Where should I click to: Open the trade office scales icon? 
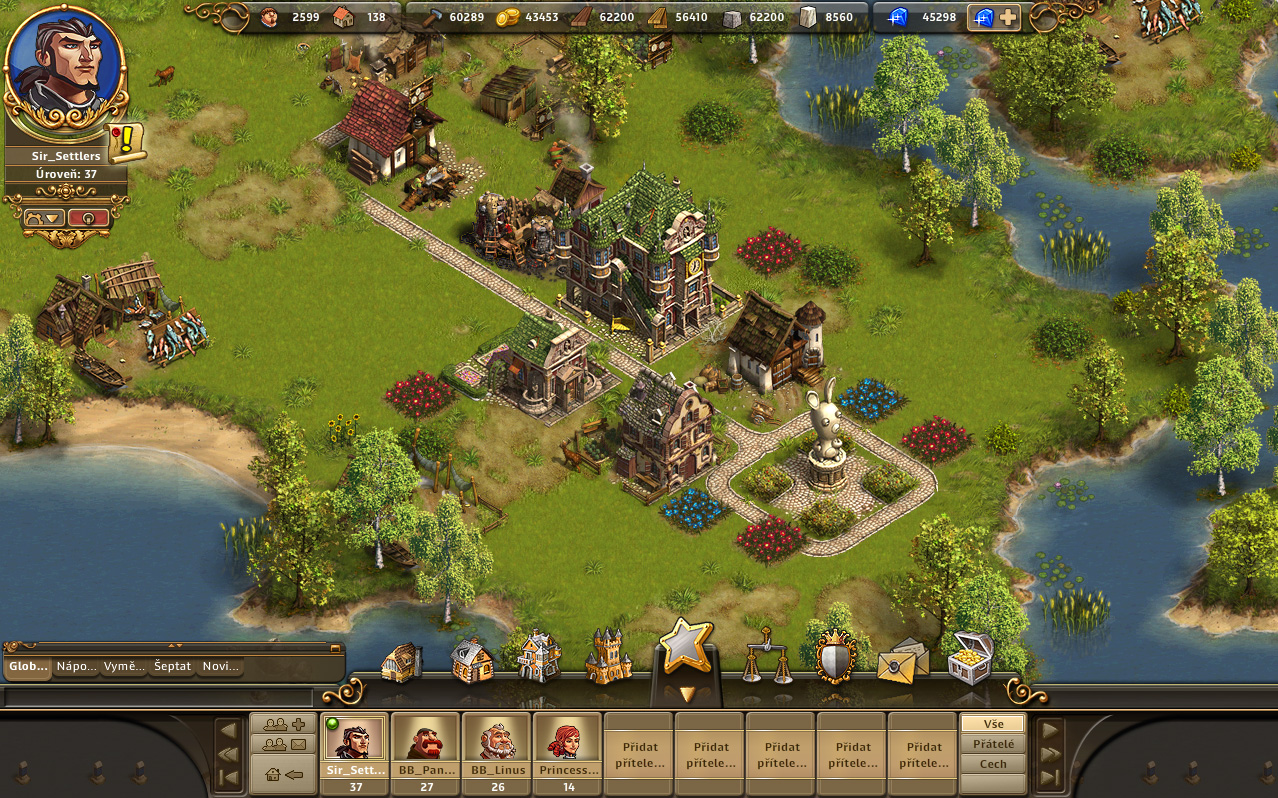pyautogui.click(x=766, y=657)
